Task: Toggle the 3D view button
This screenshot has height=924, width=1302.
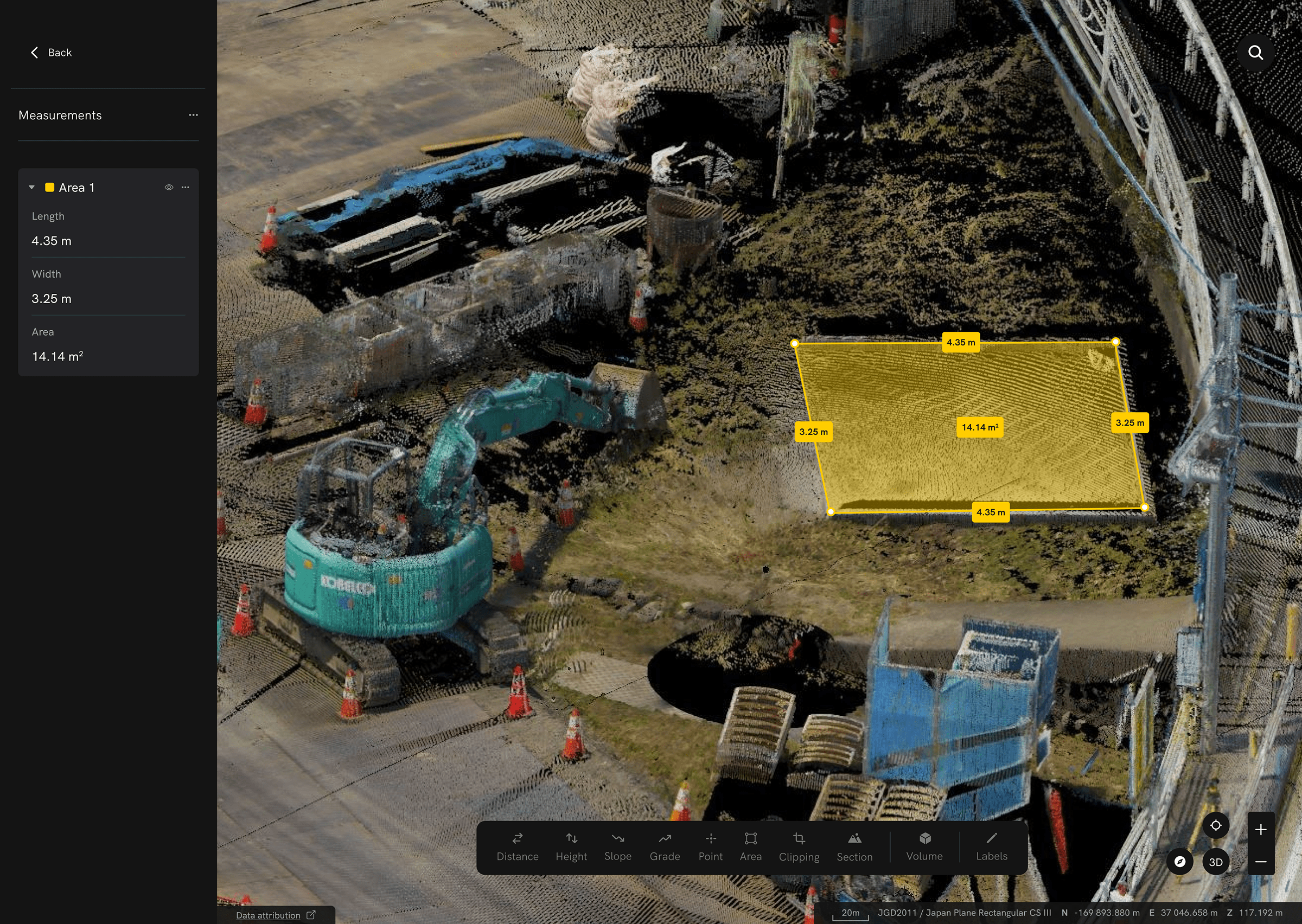Action: click(x=1216, y=862)
